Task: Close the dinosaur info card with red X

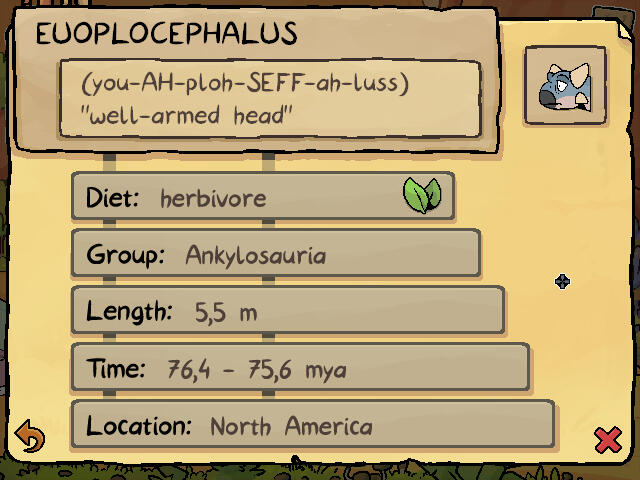Action: (607, 439)
